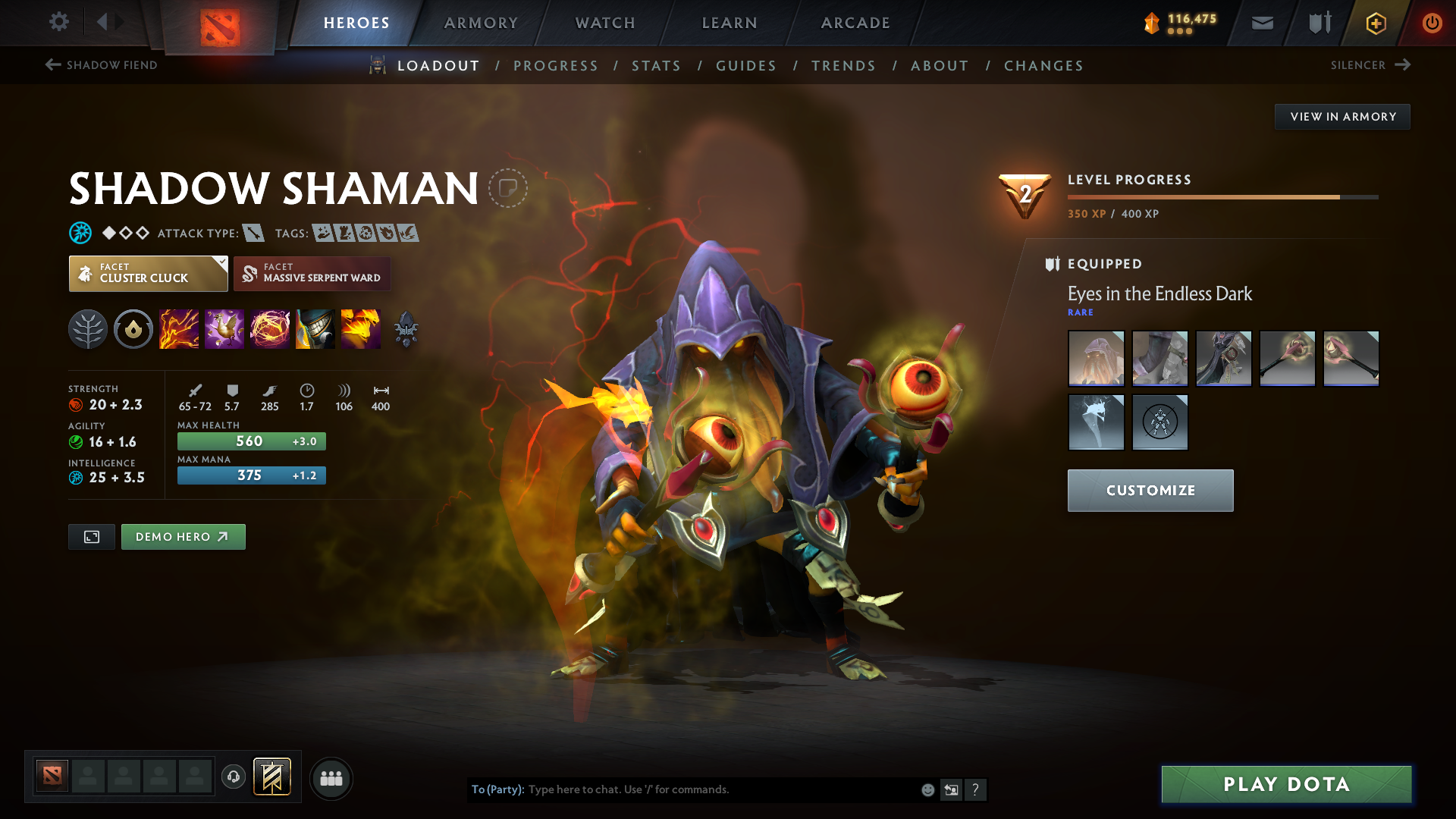Open the Shackles ability icon

[x=270, y=328]
